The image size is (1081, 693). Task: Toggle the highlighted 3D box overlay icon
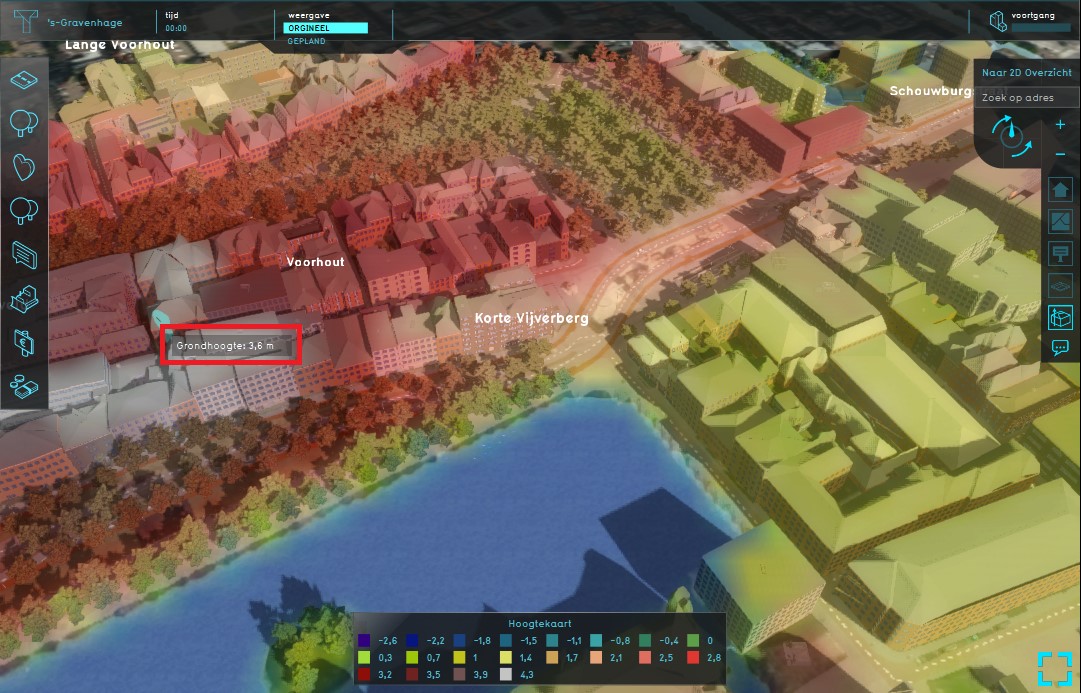[x=1060, y=317]
